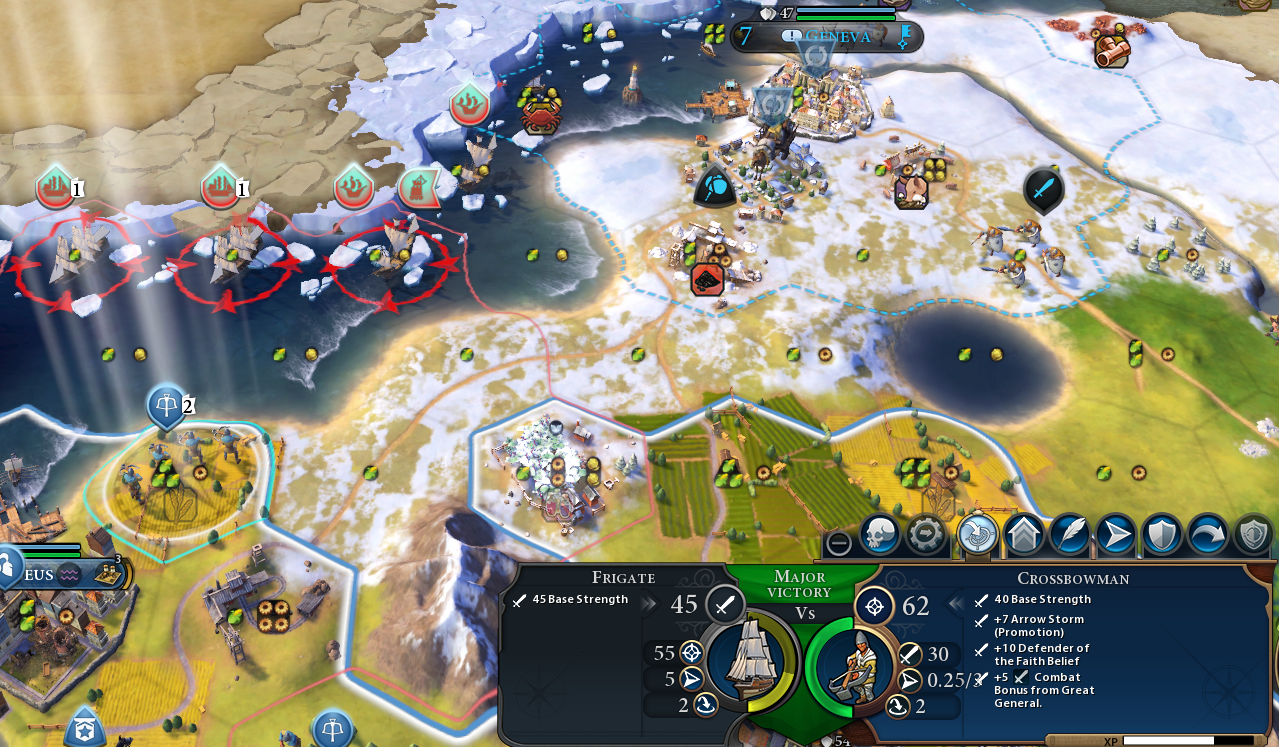Select the frigate portrait in the combat preview
1279x747 pixels.
click(x=751, y=660)
